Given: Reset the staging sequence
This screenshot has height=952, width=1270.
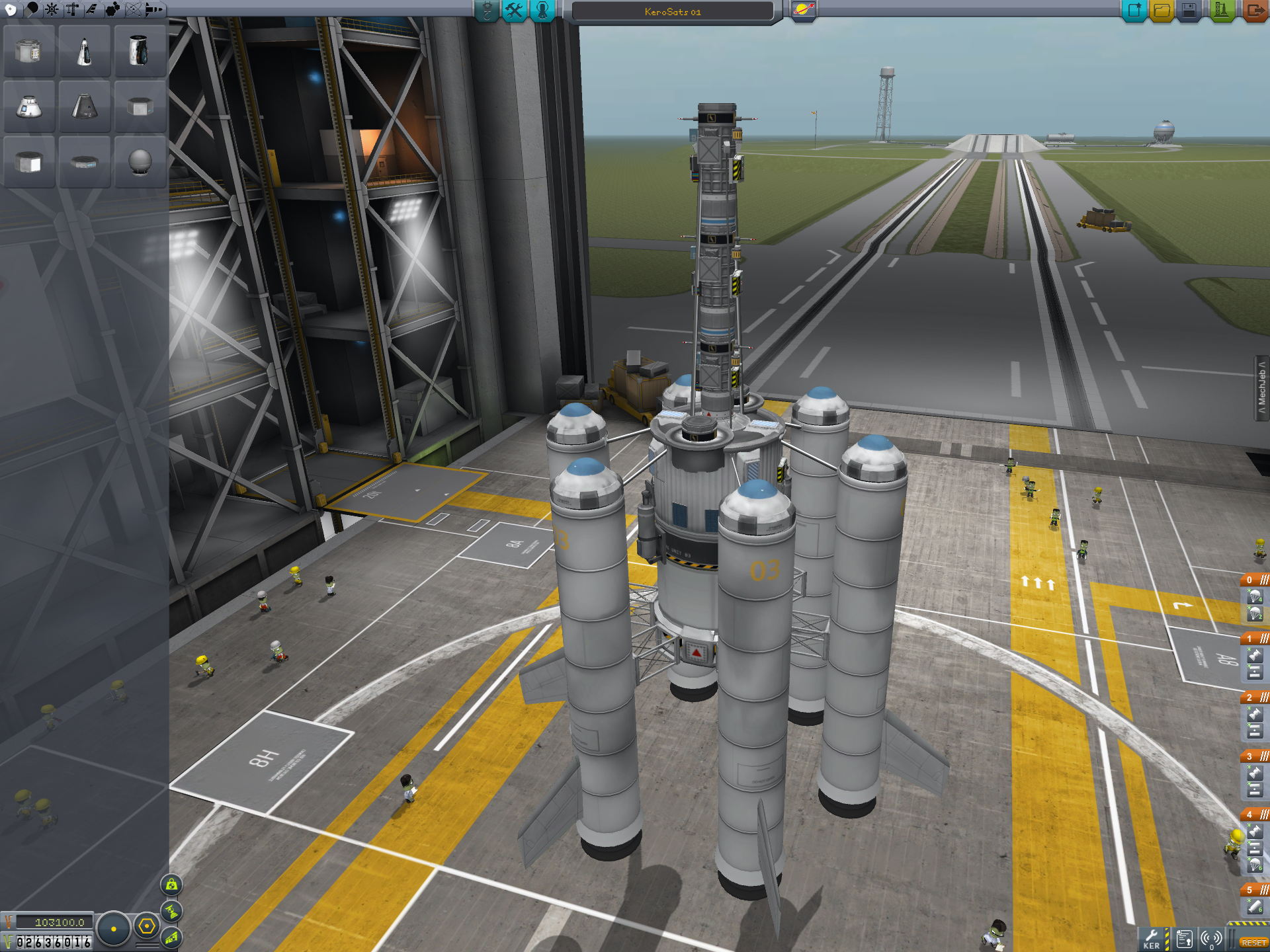Looking at the screenshot, I should (1253, 942).
